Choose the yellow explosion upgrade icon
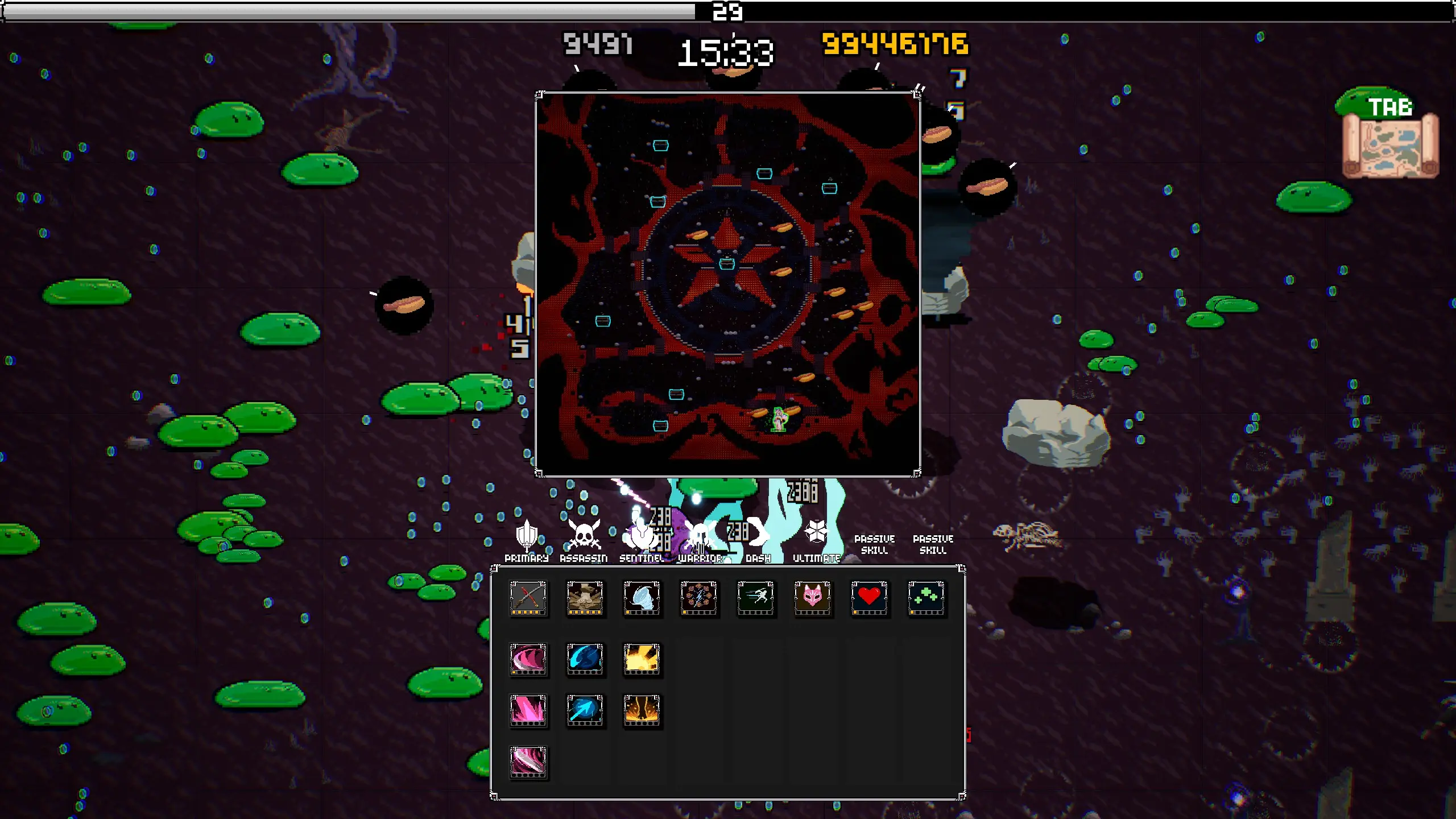 642,660
